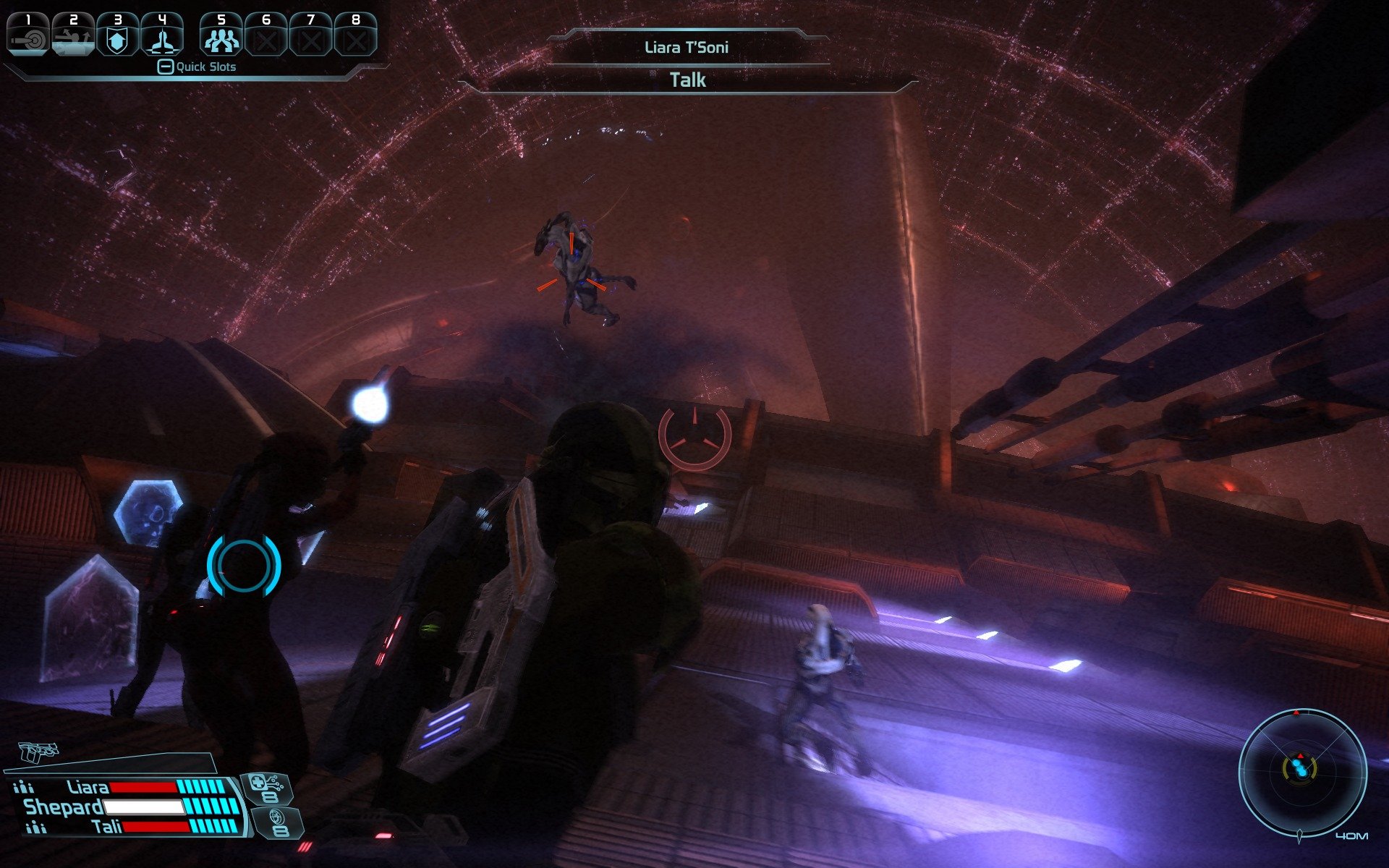This screenshot has width=1389, height=868.
Task: Select the squad command in slot 5
Action: pos(221,35)
